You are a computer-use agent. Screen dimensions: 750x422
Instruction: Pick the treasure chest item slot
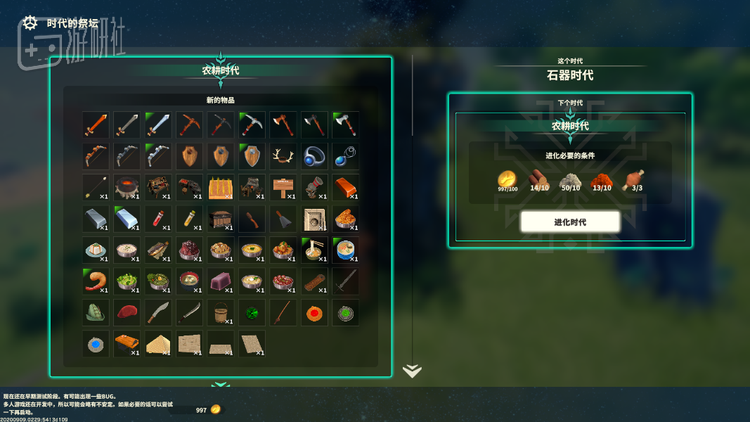(x=220, y=218)
